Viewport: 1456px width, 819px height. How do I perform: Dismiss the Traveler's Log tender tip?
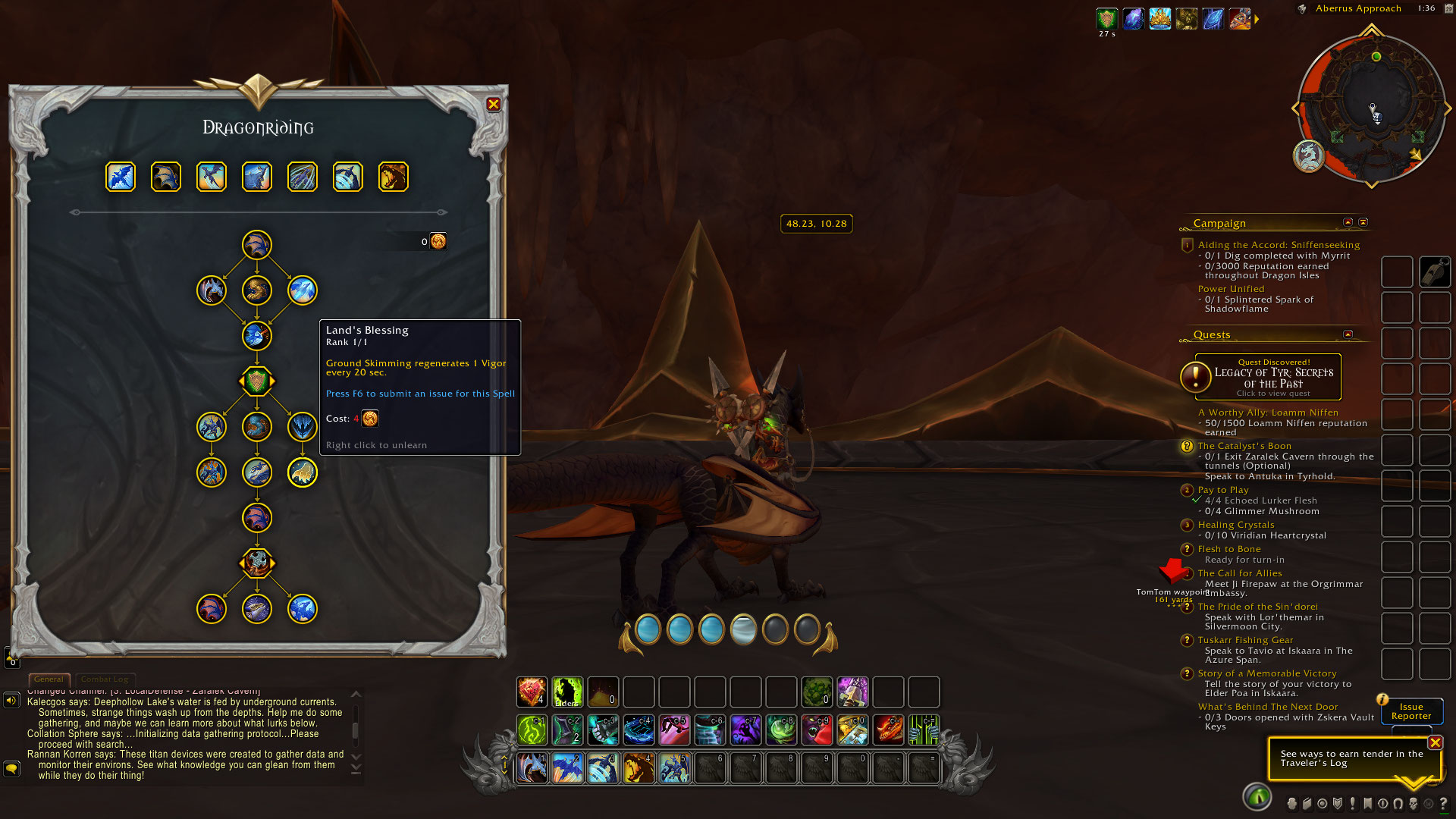pyautogui.click(x=1435, y=742)
